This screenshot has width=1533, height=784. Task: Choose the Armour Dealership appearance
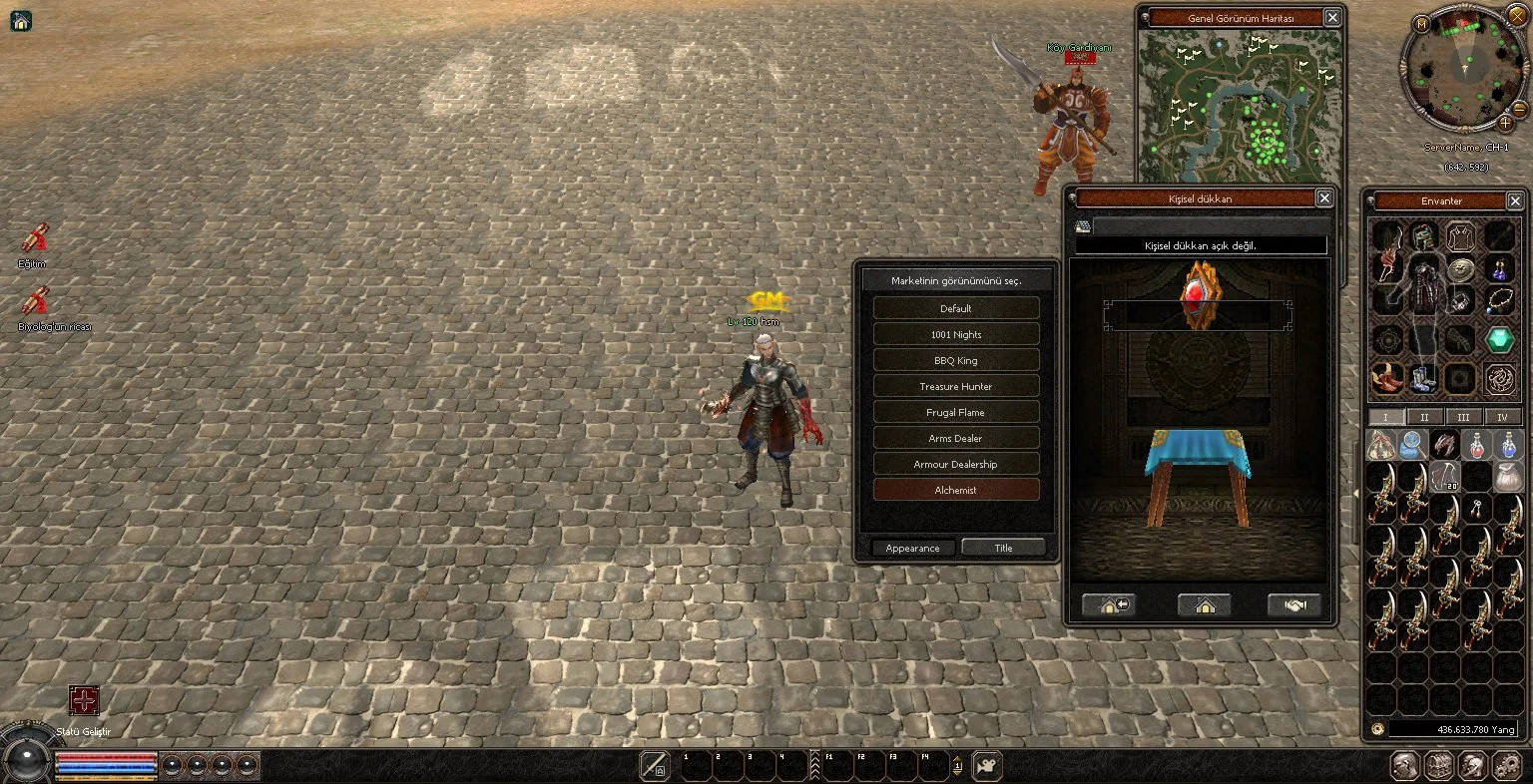955,464
